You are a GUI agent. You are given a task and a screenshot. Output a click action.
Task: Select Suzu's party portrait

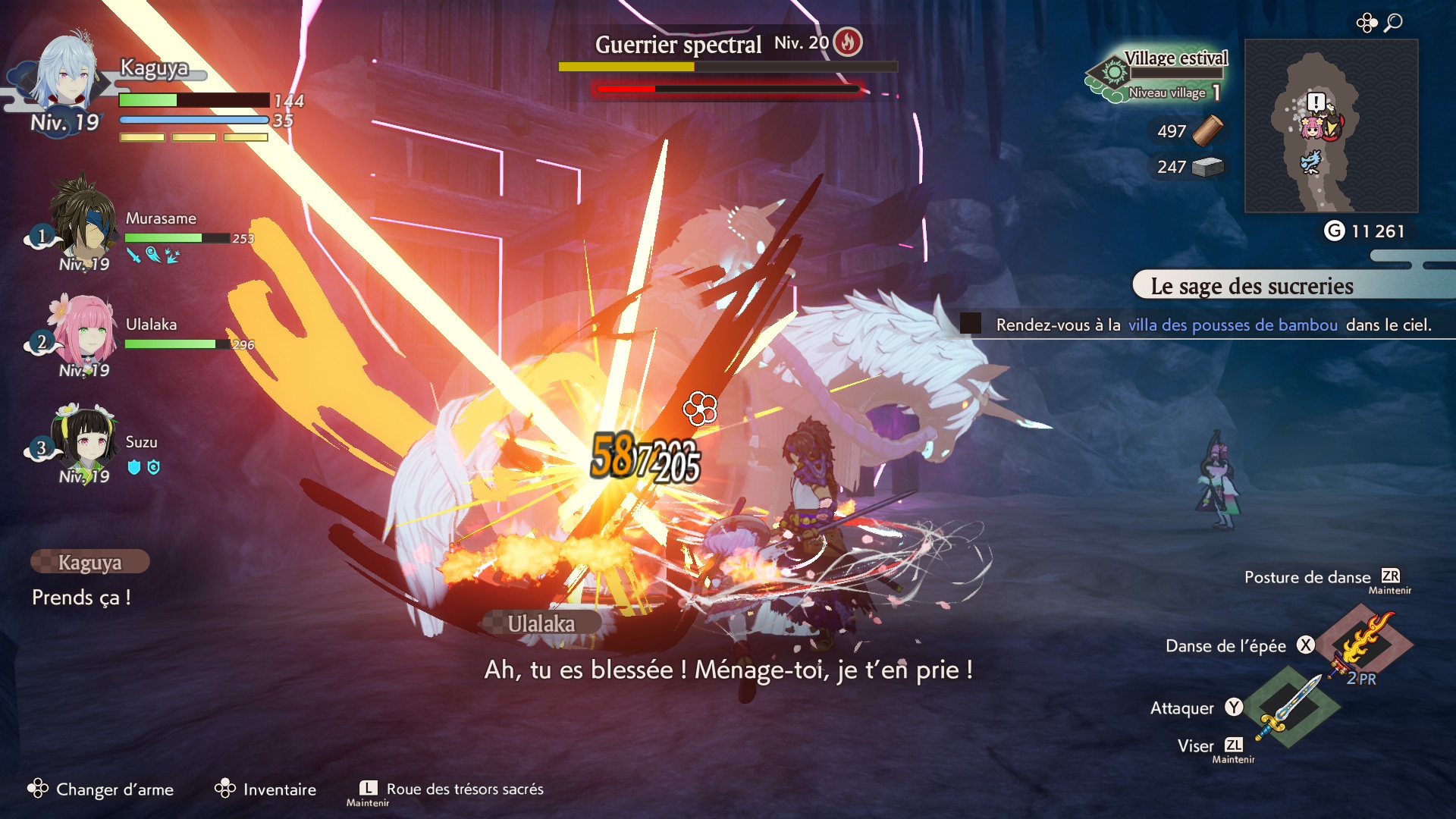pos(85,438)
